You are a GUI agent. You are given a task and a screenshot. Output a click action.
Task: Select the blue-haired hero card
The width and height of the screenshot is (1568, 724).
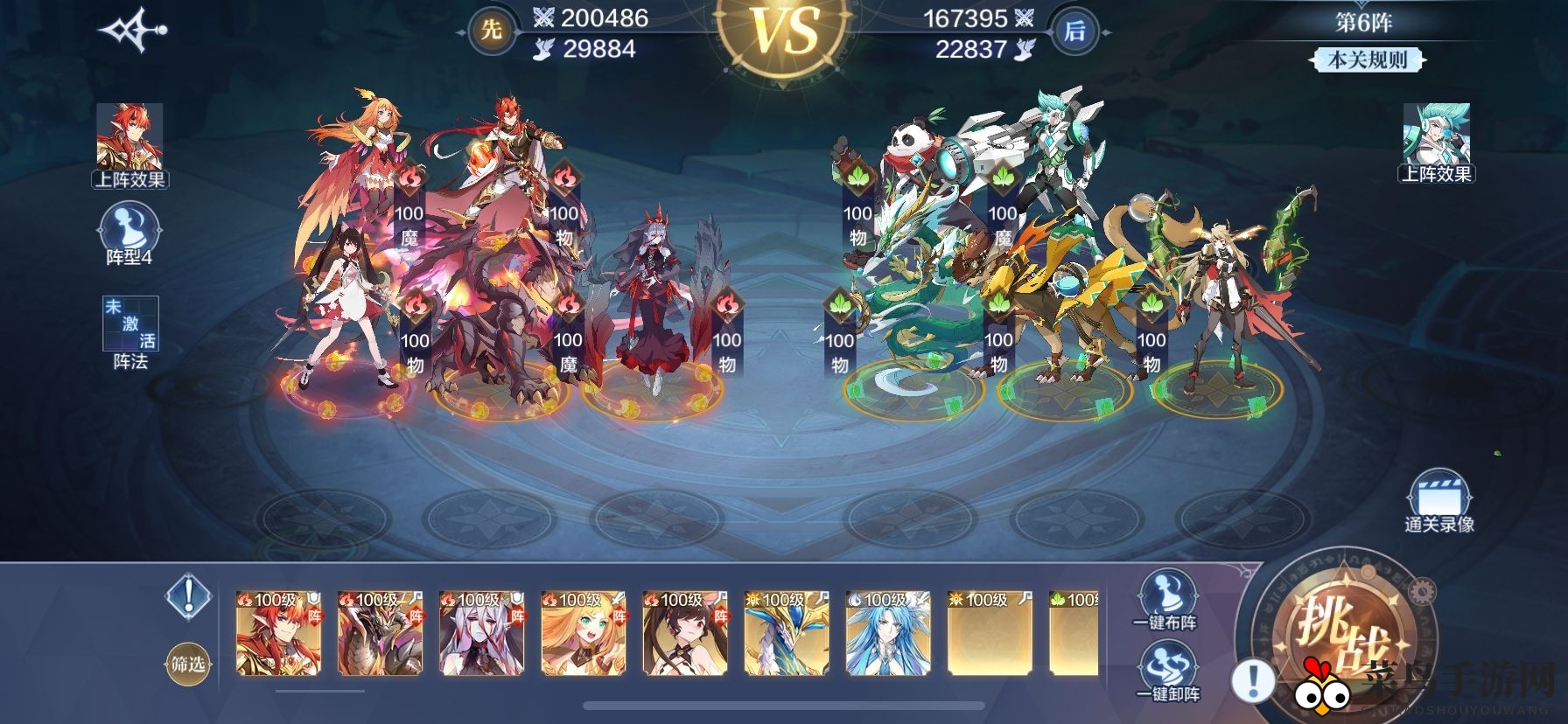click(x=887, y=633)
